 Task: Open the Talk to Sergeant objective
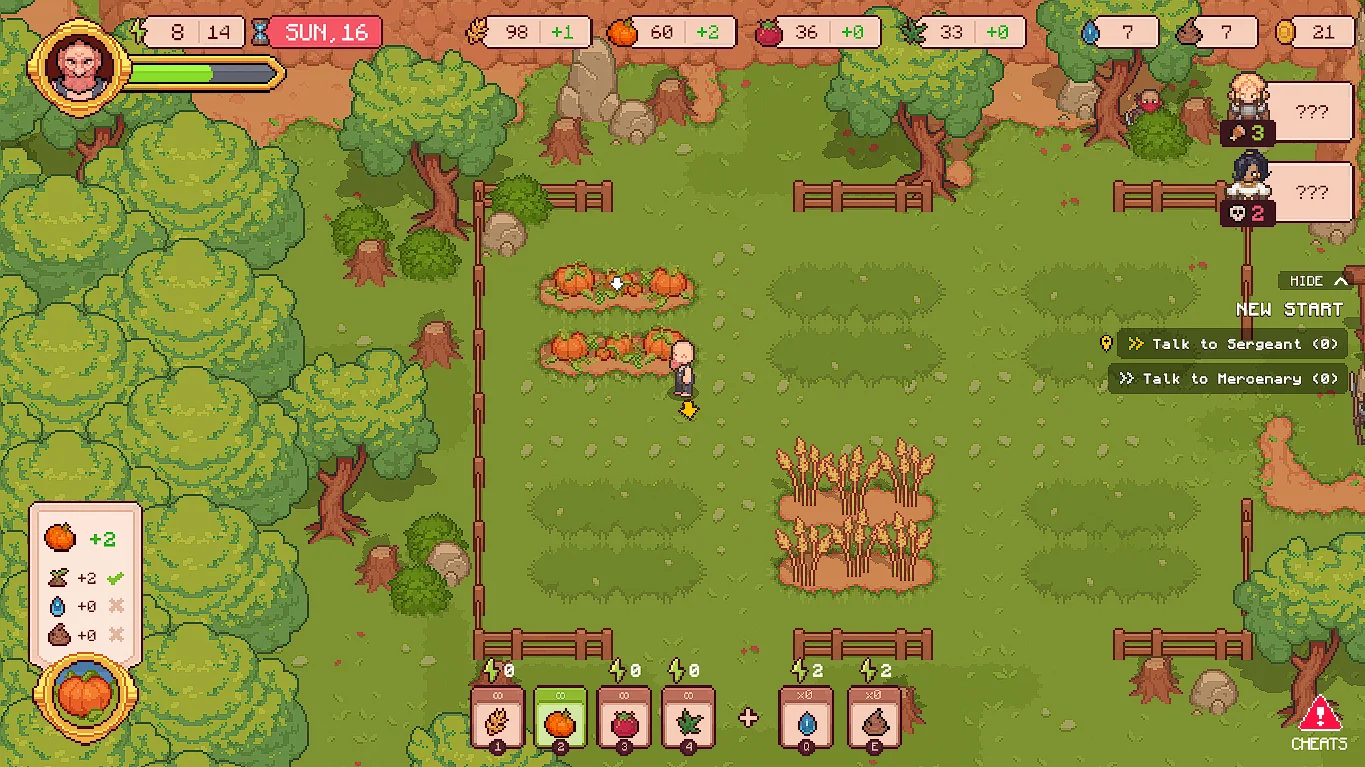[1234, 344]
